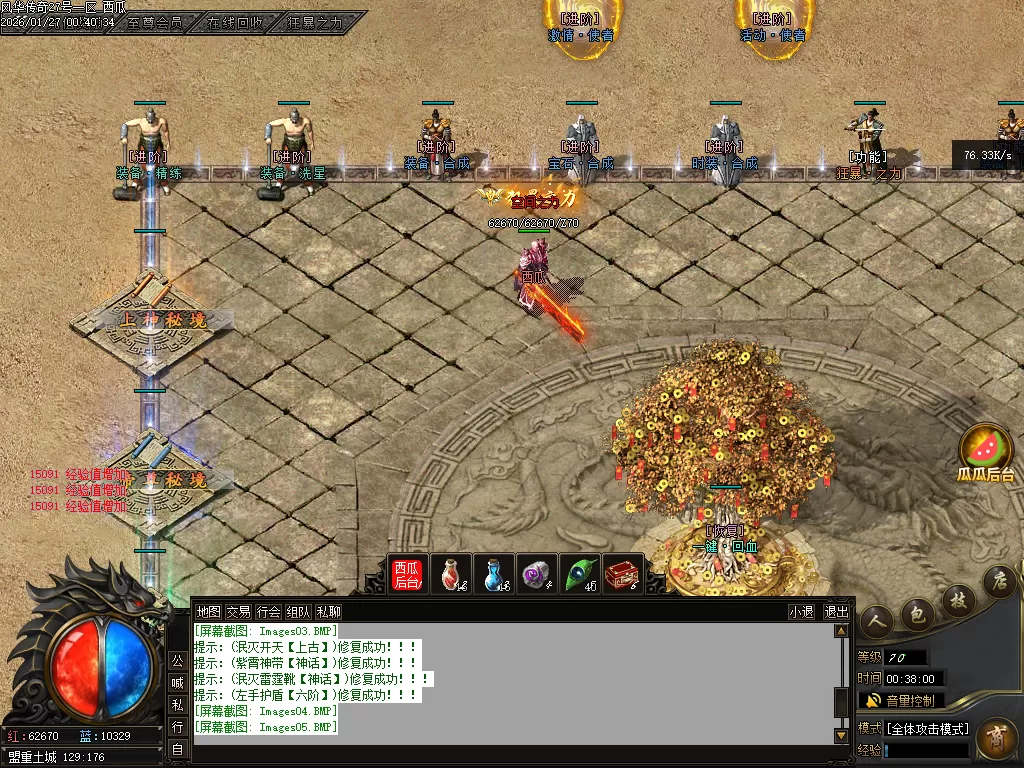Select the green leaf hotbar item
This screenshot has height=768, width=1024.
580,576
